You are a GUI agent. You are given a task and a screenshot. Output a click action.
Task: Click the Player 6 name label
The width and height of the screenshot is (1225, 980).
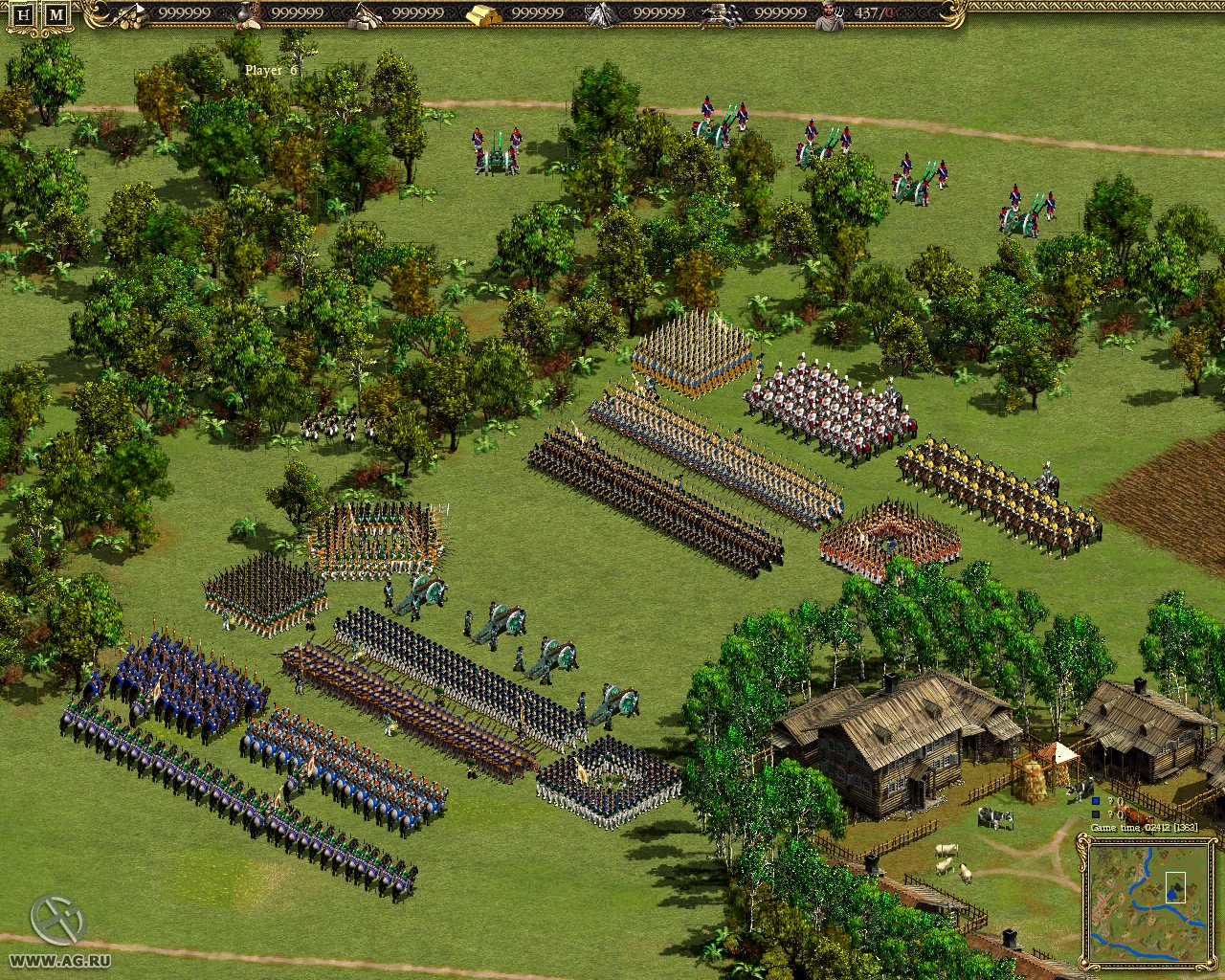[269, 68]
